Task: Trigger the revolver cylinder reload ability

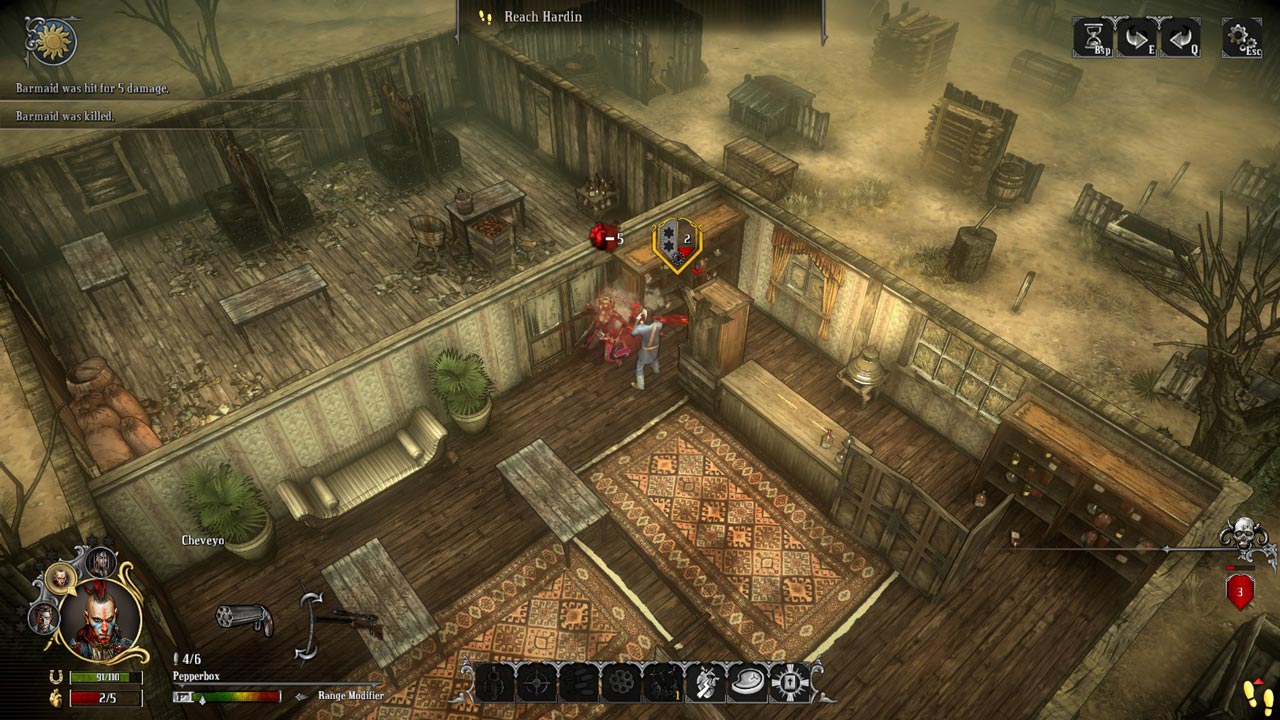Action: (x=620, y=683)
